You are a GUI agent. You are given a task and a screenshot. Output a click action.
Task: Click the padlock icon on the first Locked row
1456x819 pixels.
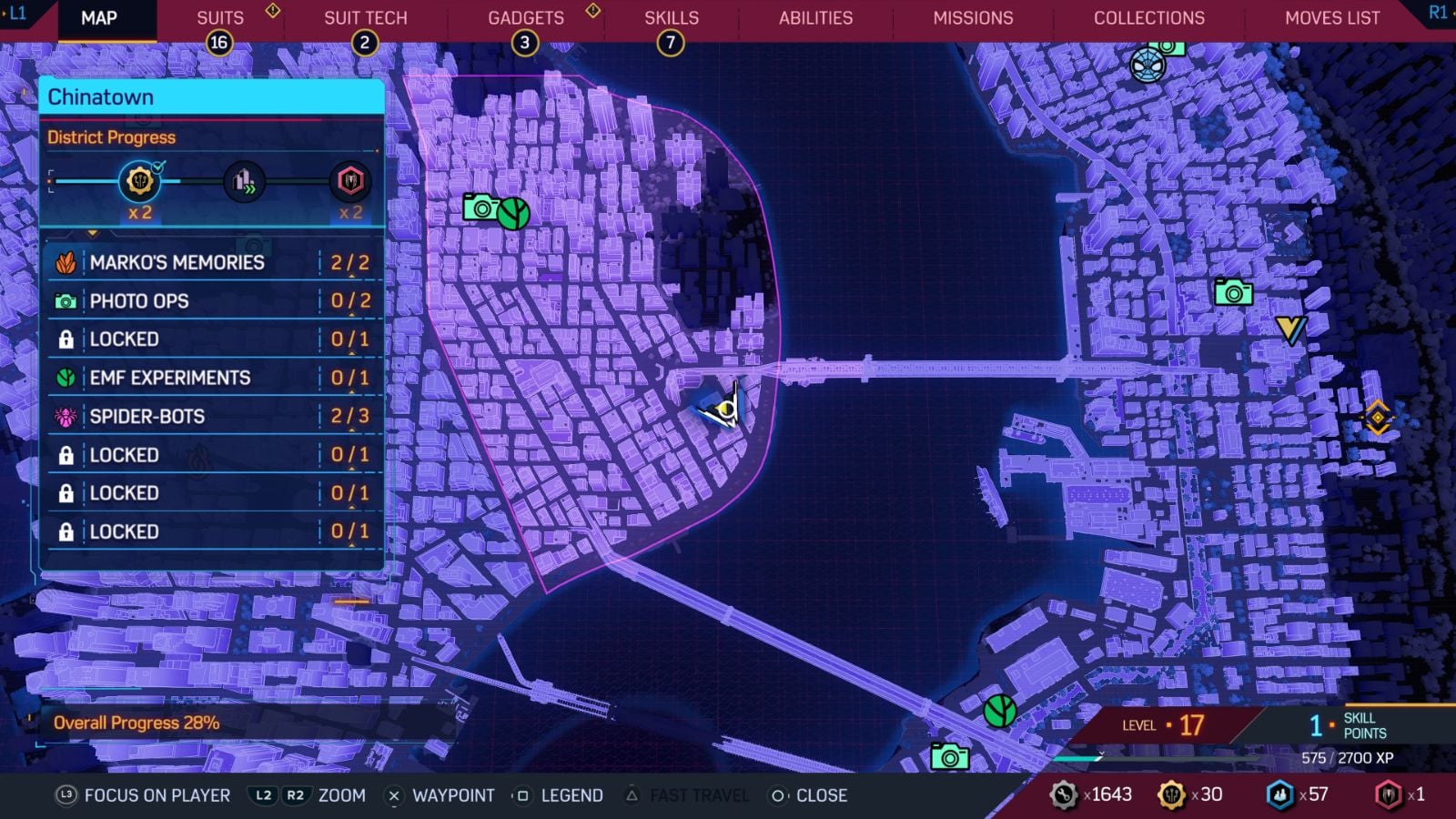tap(66, 339)
